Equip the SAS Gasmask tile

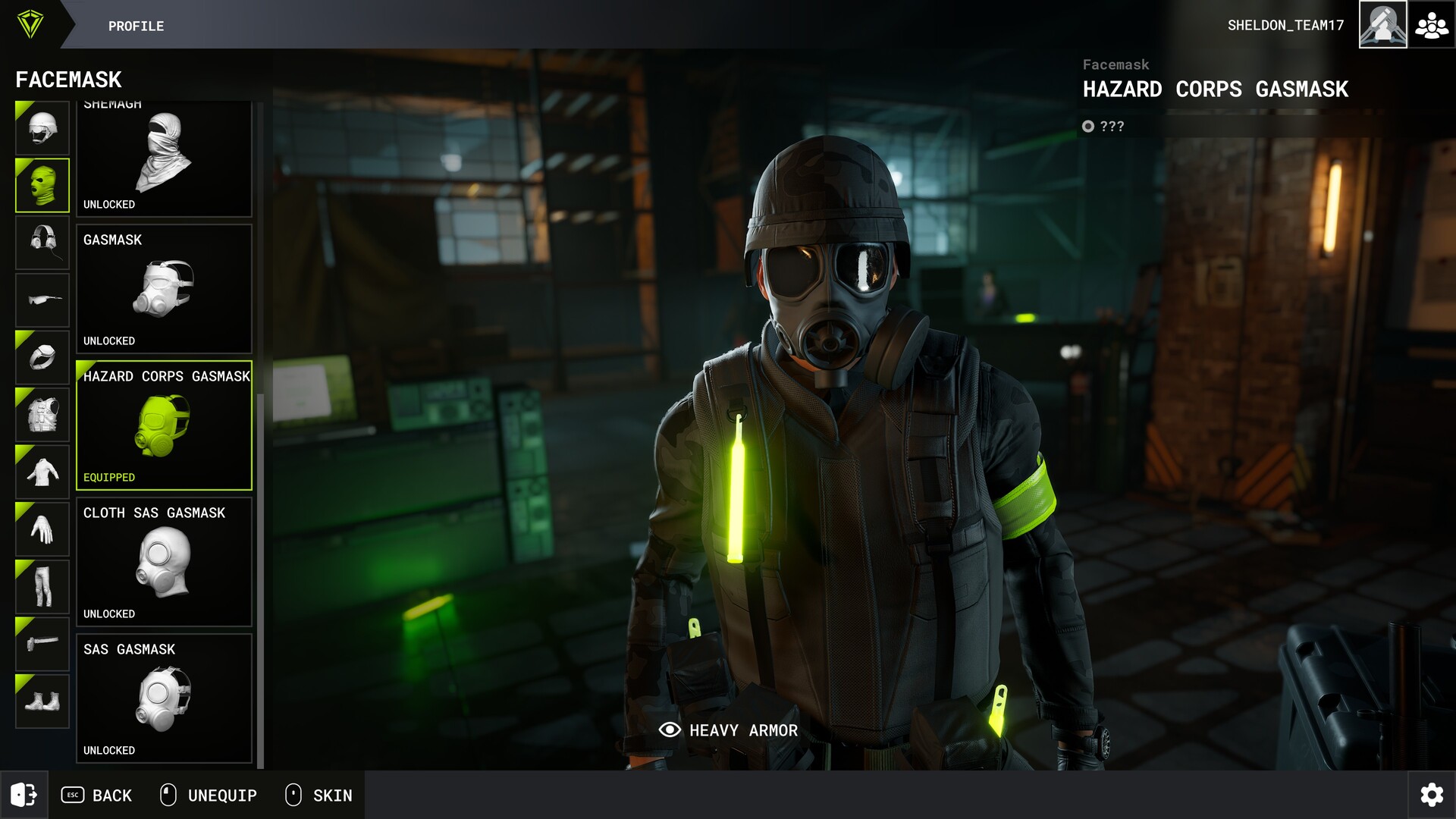click(164, 698)
